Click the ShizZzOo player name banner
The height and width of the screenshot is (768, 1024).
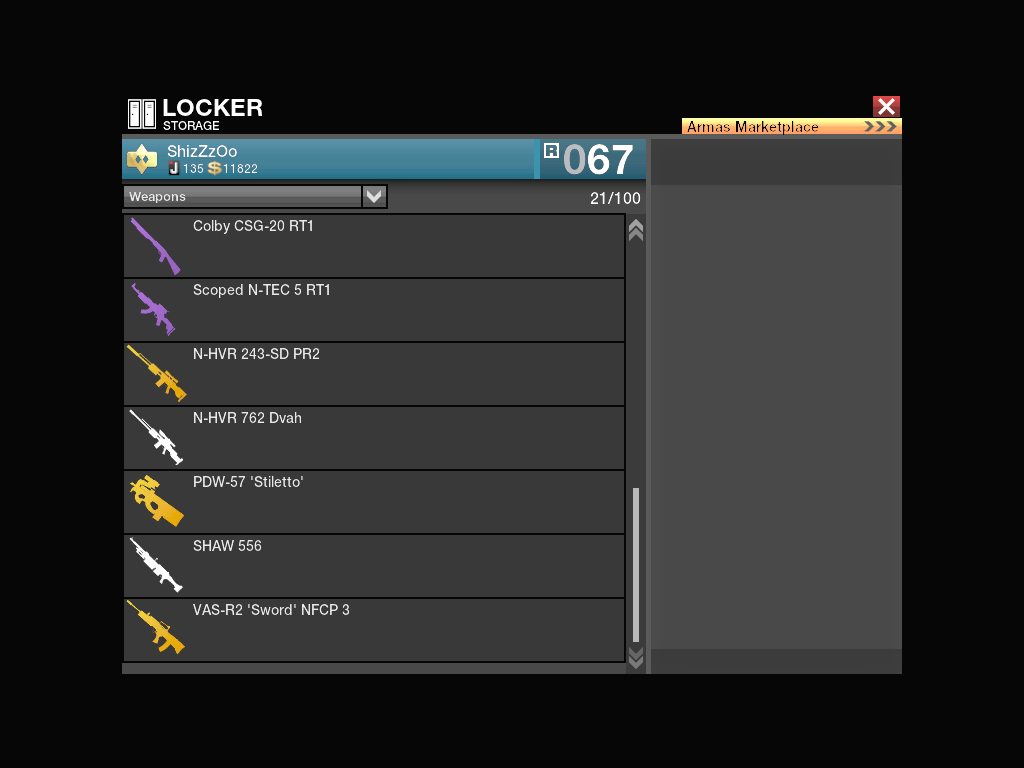(330, 159)
